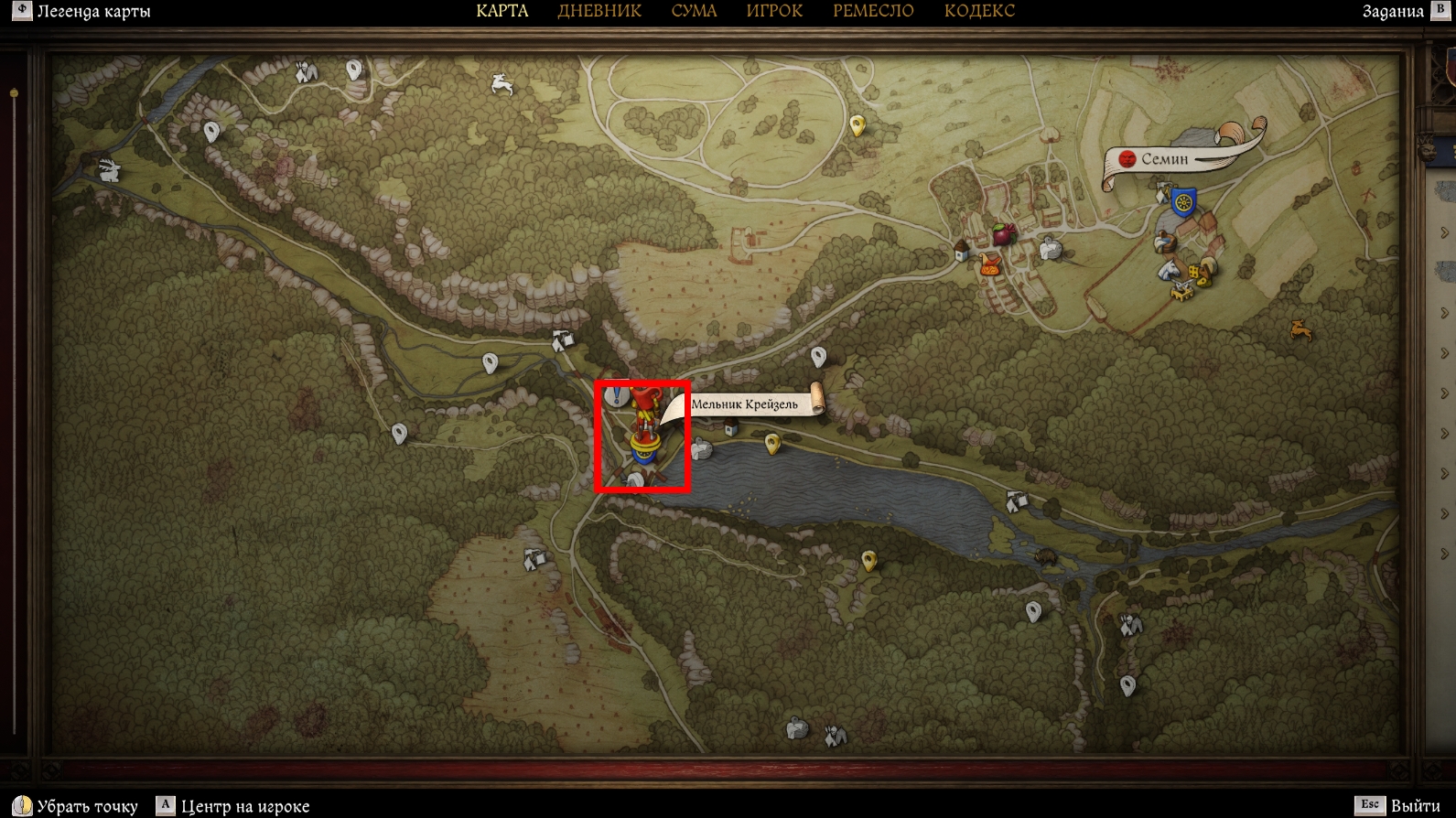Open the КОДЕКС tab
The height and width of the screenshot is (818, 1456).
tap(979, 11)
